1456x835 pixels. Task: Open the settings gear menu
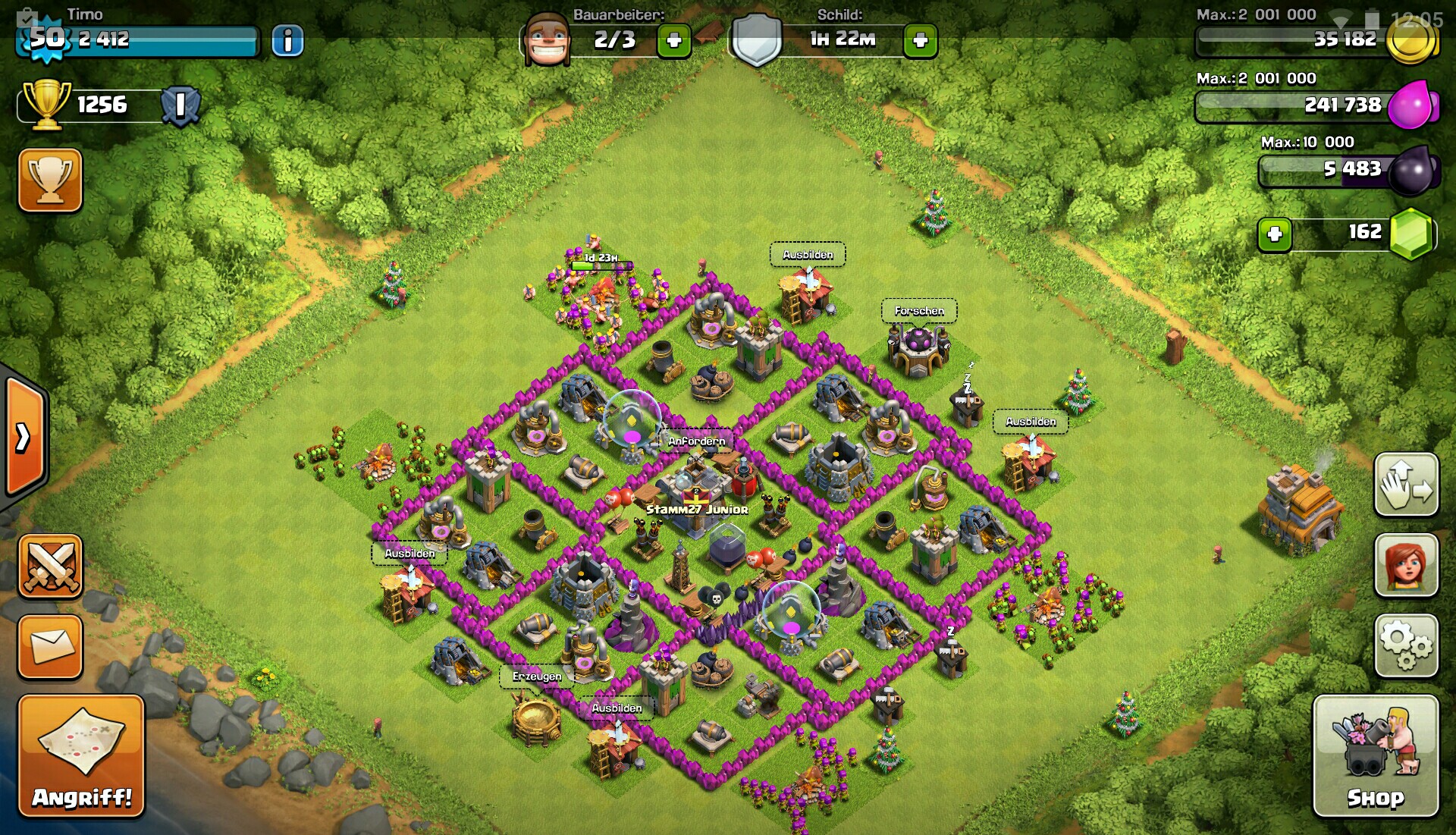click(1406, 645)
